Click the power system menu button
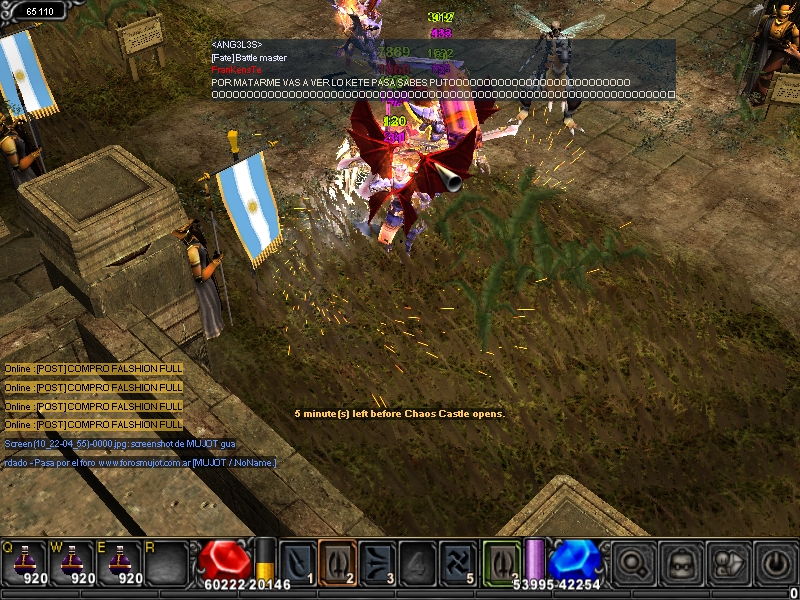The width and height of the screenshot is (800, 600). 775,564
